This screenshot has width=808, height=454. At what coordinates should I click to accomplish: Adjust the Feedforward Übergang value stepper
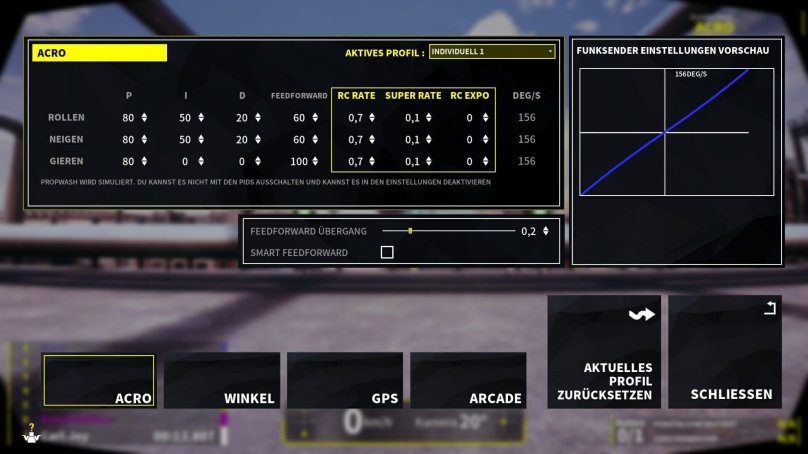[545, 231]
